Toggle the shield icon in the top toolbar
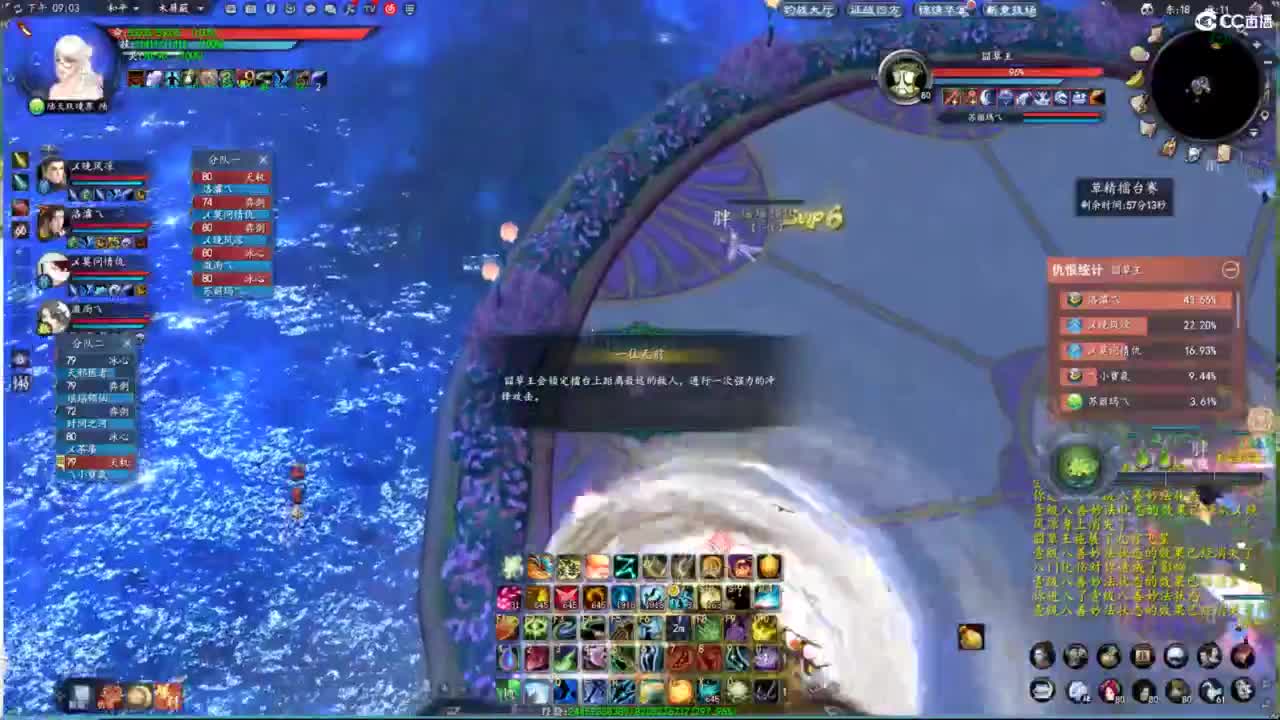The height and width of the screenshot is (720, 1280). point(268,9)
